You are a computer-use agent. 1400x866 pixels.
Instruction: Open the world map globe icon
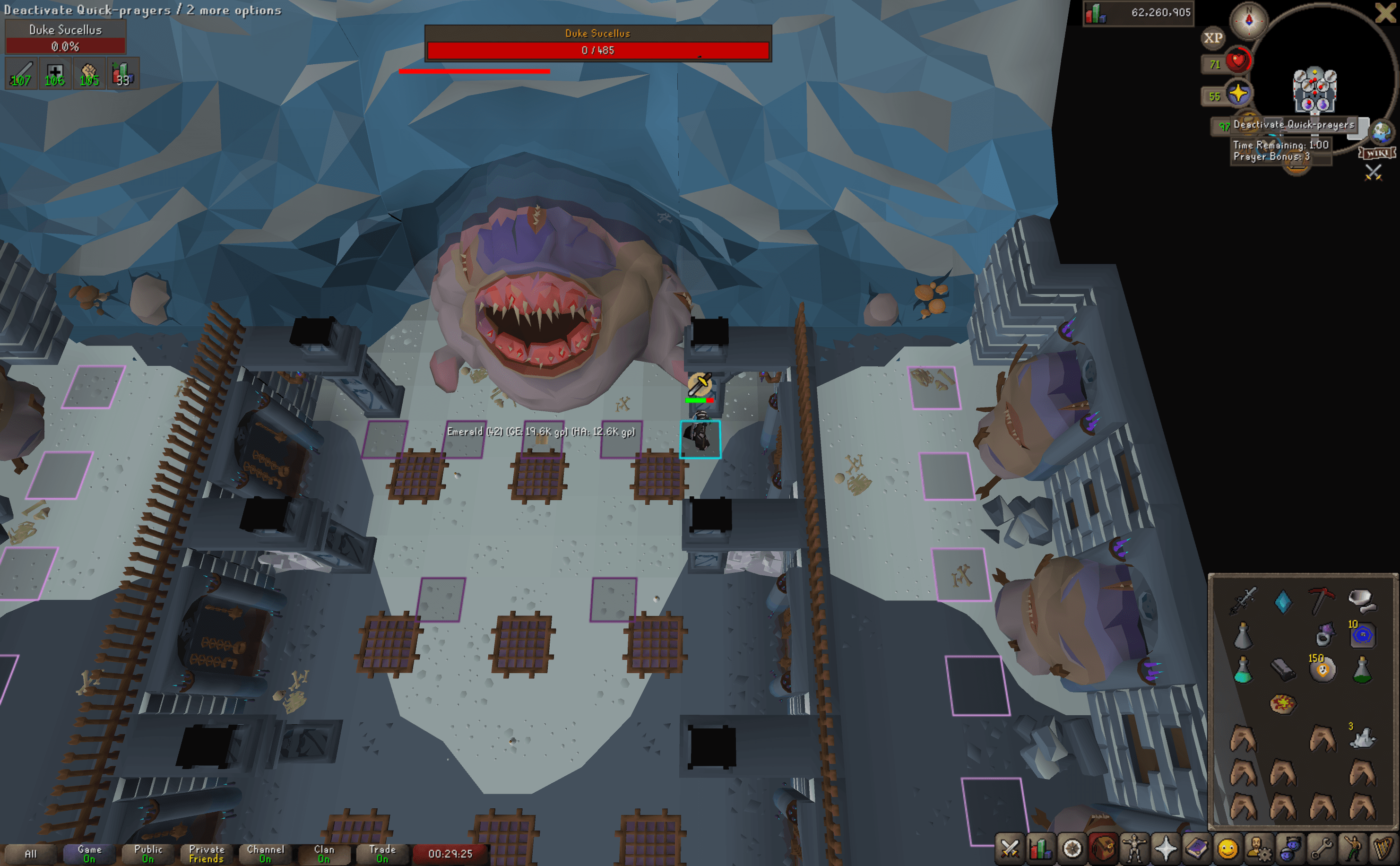pos(1382,132)
